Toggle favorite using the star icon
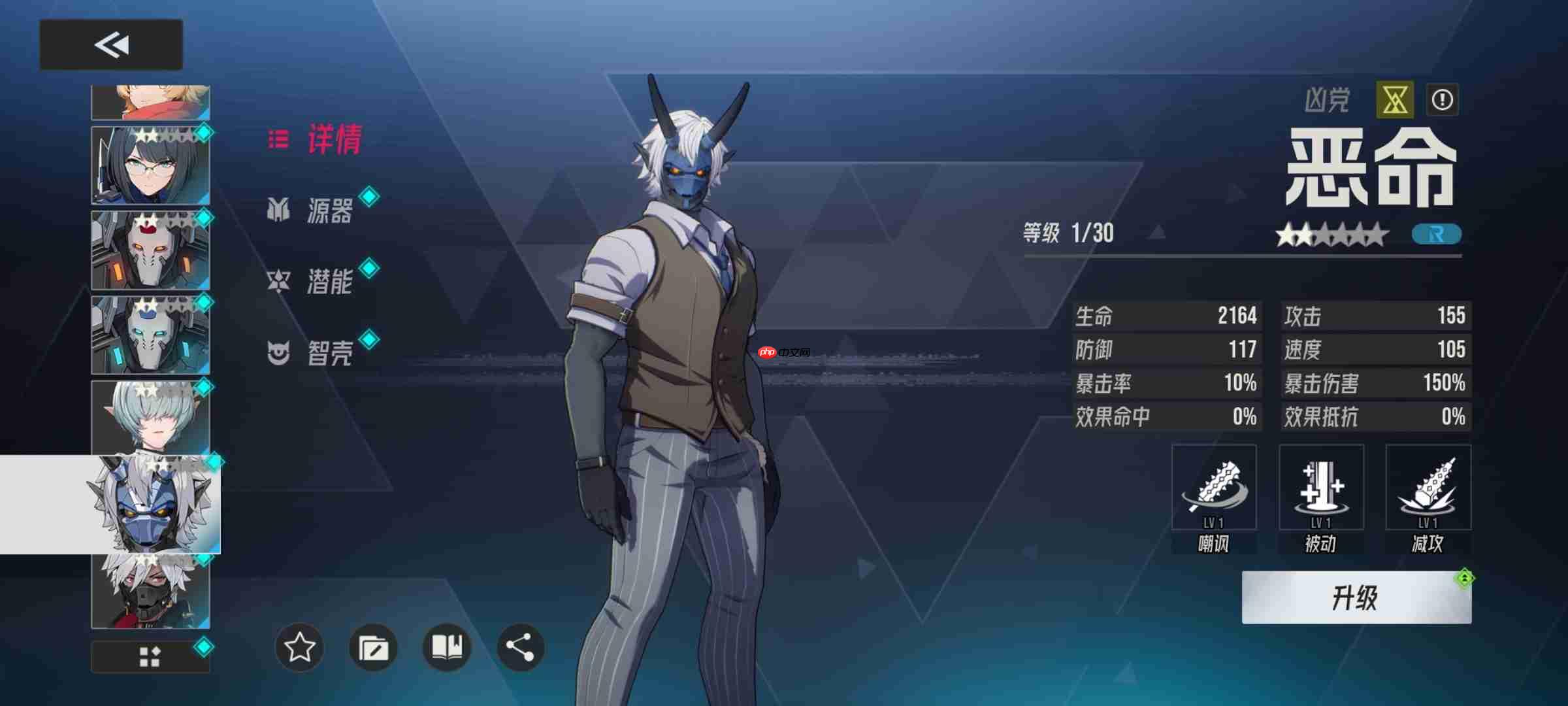The width and height of the screenshot is (1568, 706). click(299, 648)
